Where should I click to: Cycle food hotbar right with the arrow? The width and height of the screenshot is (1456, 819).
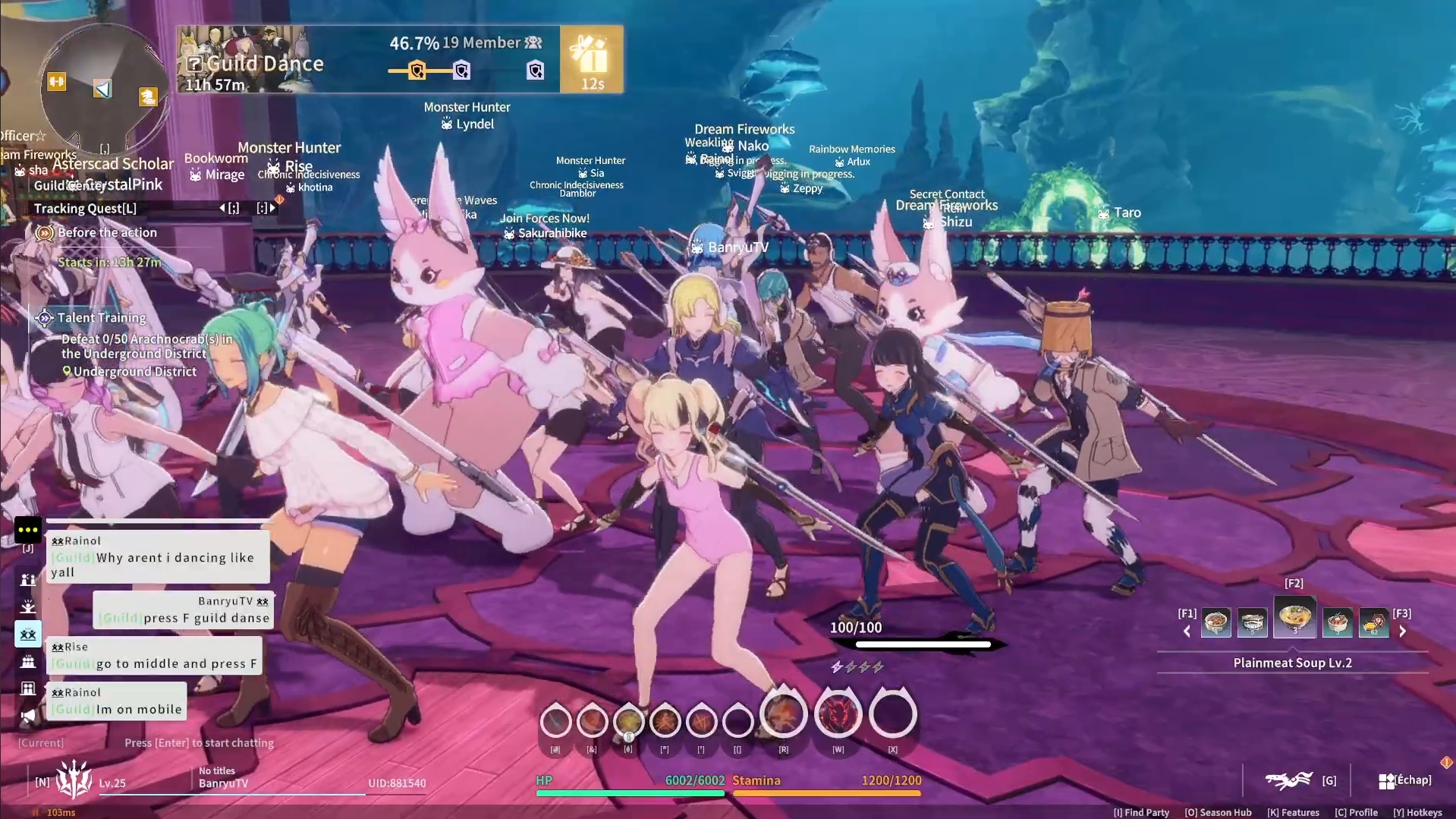tap(1402, 631)
